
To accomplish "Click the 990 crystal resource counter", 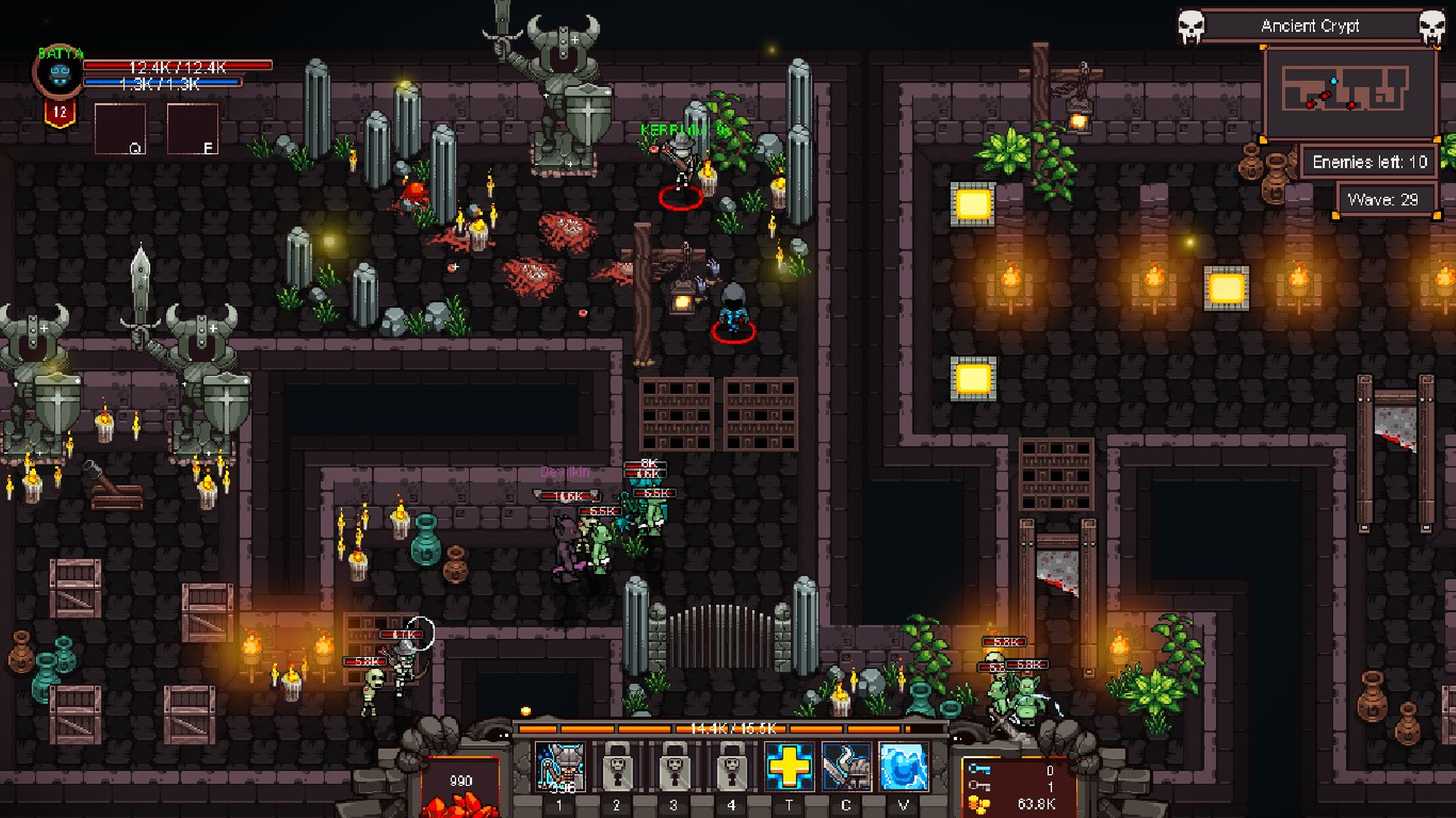I will pyautogui.click(x=462, y=779).
